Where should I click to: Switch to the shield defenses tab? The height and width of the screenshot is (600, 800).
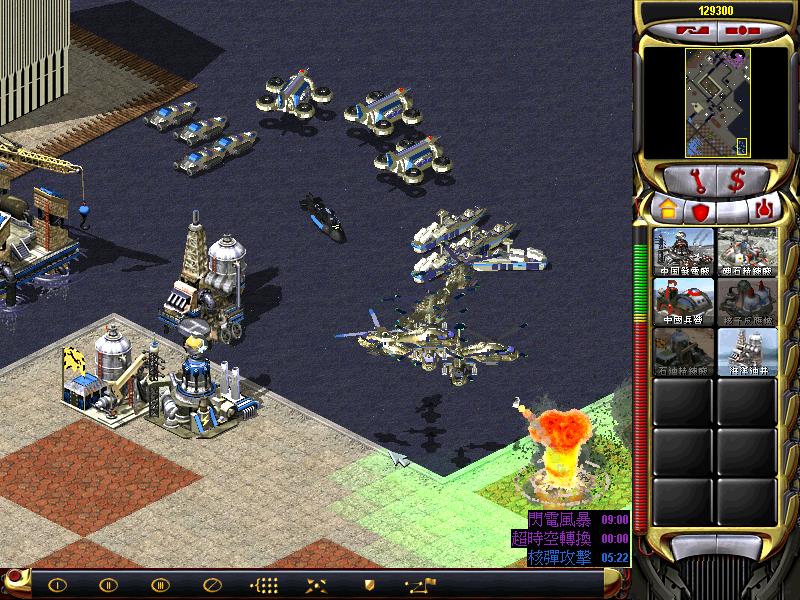pyautogui.click(x=699, y=211)
